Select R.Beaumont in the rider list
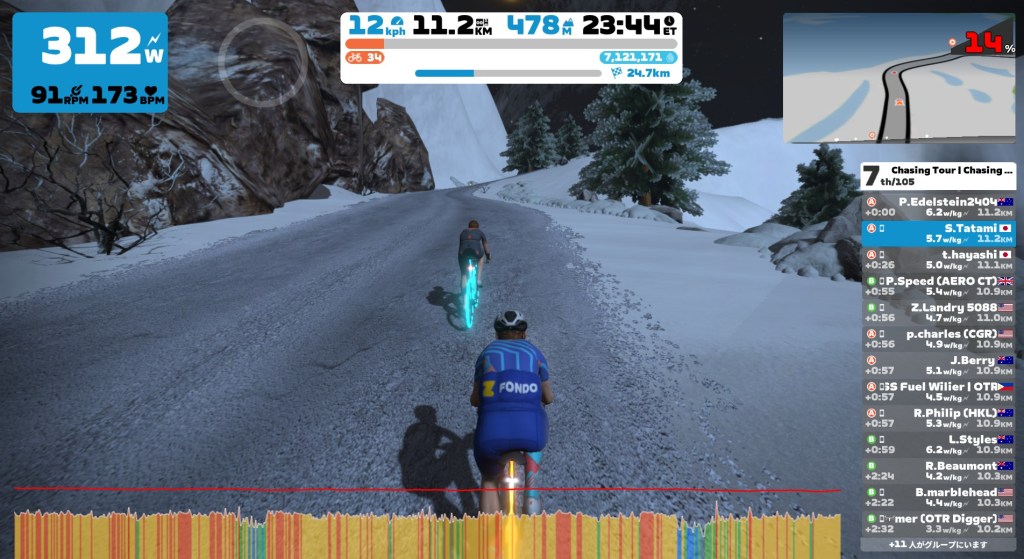Viewport: 1024px width, 559px height. click(939, 470)
